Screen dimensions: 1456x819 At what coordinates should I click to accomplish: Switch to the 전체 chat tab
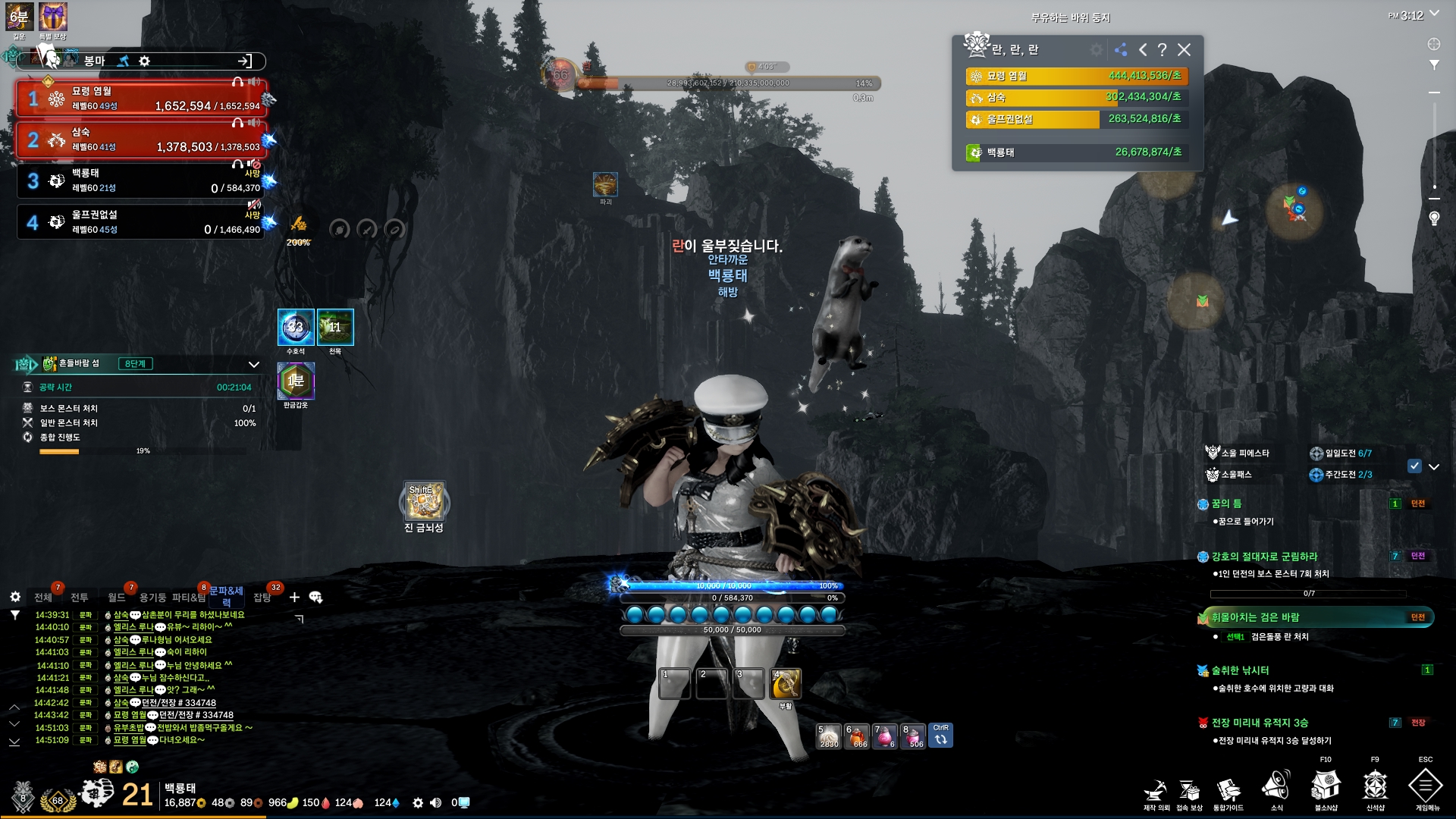tap(43, 598)
